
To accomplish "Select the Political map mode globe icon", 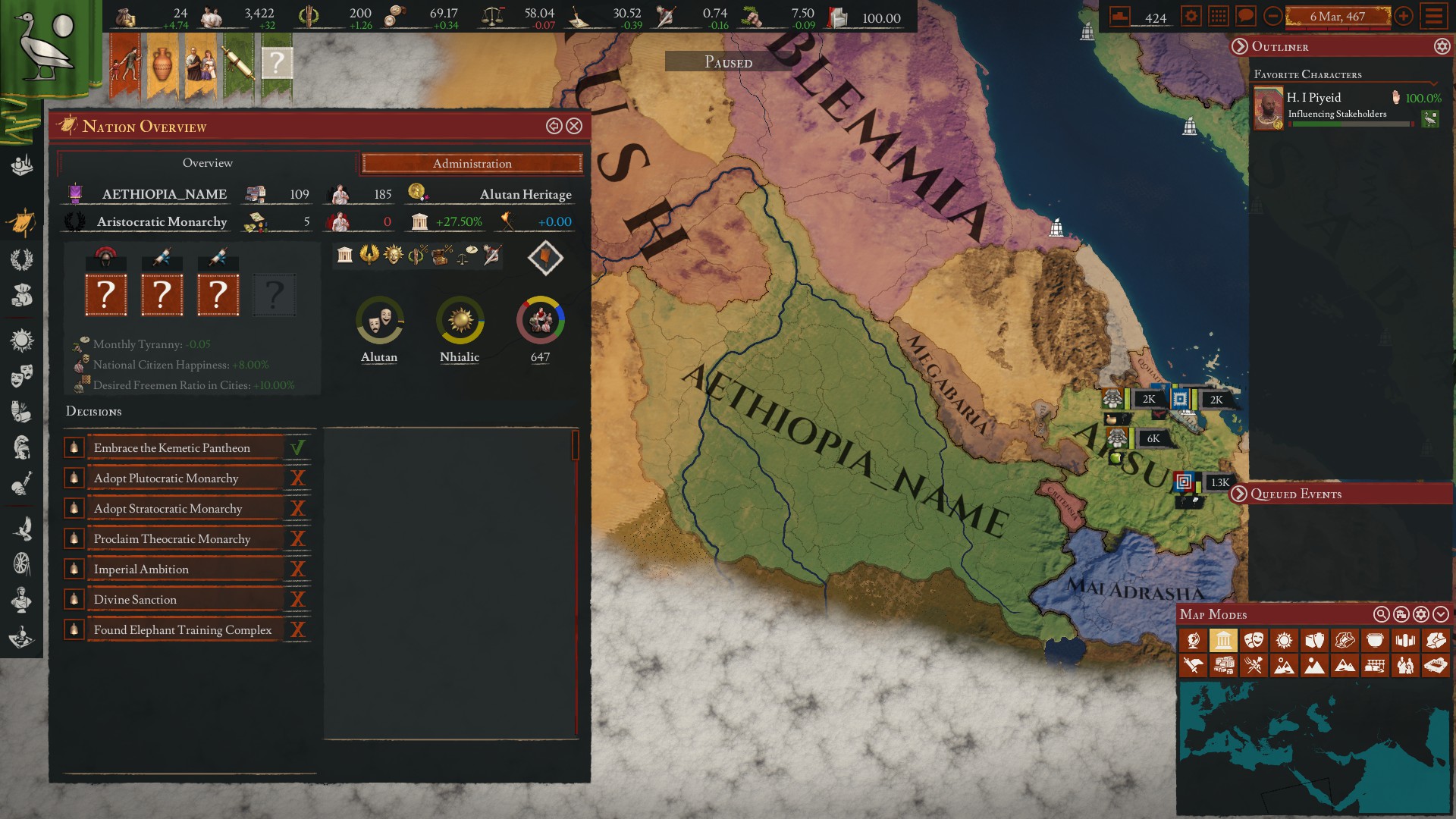I will point(1193,640).
